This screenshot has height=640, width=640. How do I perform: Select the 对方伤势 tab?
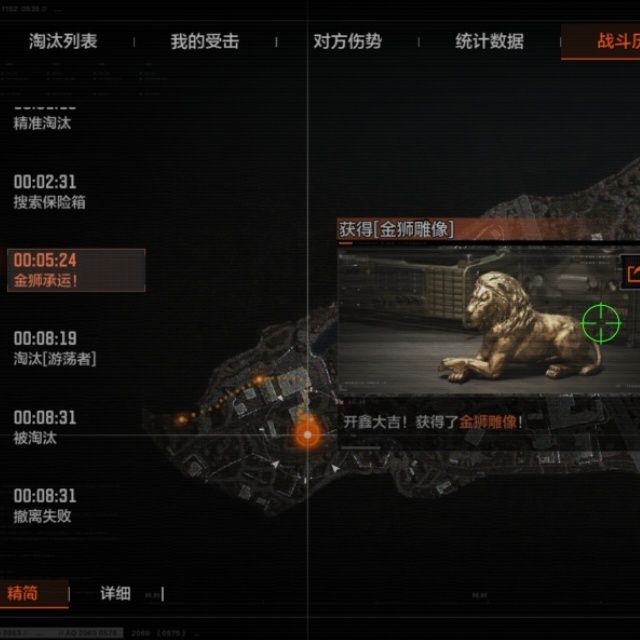[x=347, y=42]
